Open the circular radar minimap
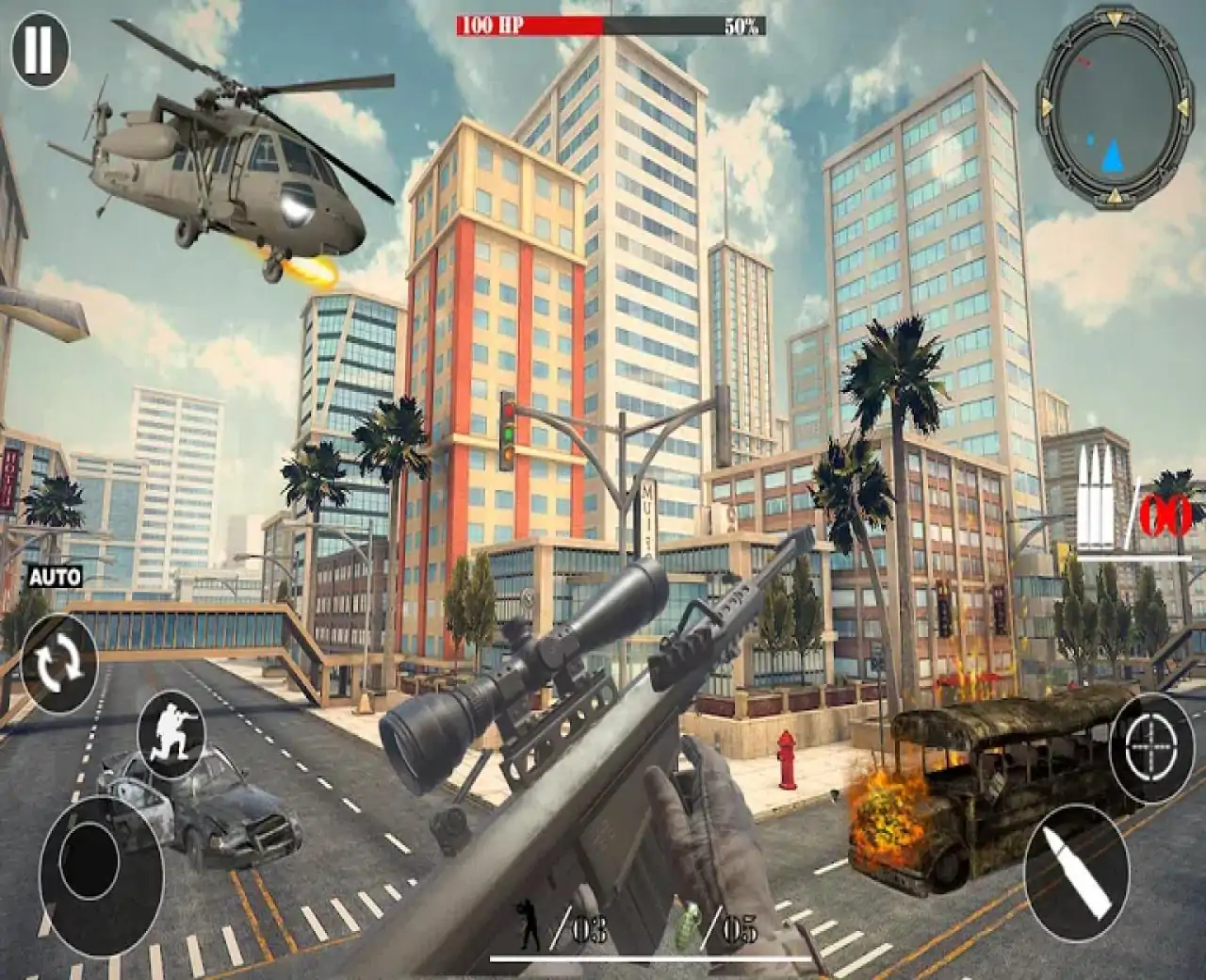 click(1111, 106)
